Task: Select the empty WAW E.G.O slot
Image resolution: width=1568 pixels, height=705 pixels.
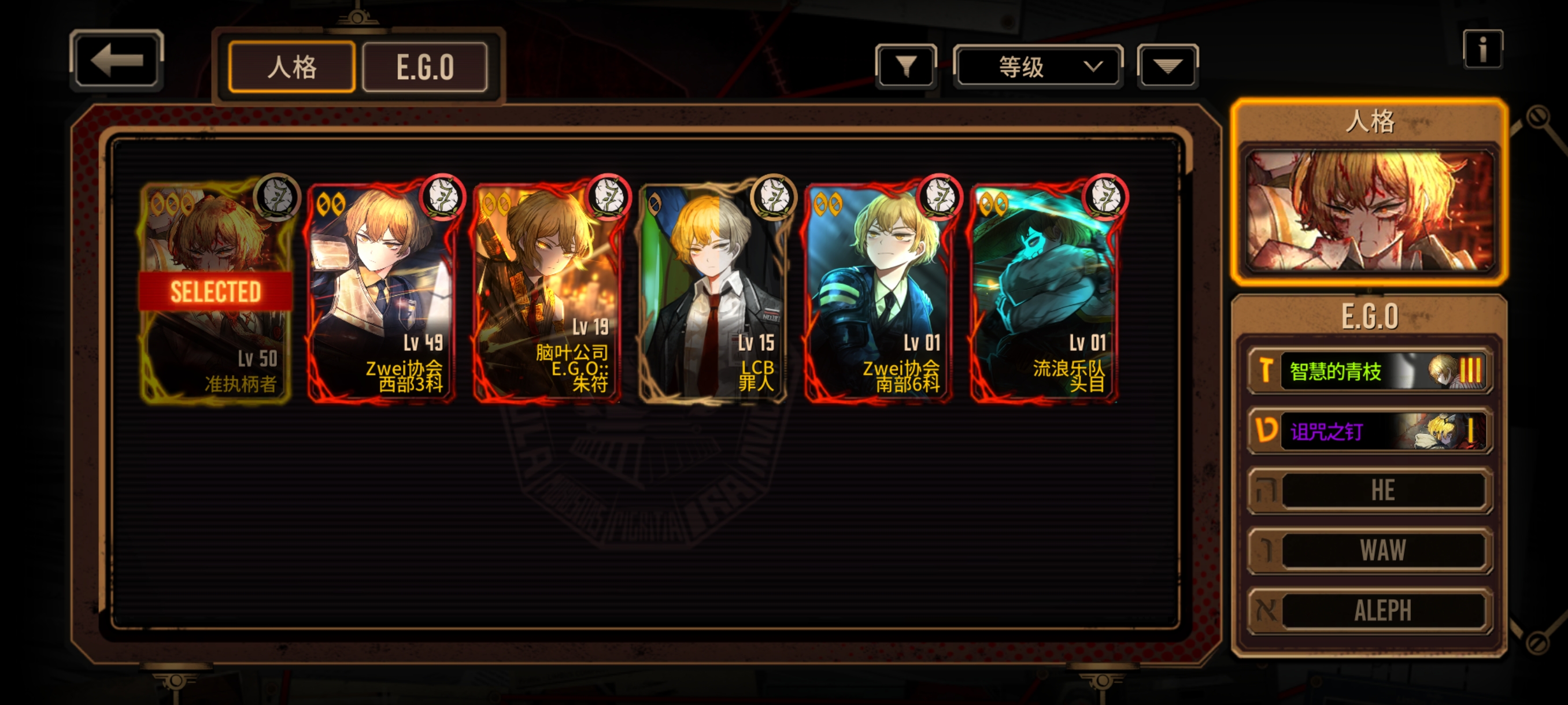Action: pyautogui.click(x=1370, y=551)
